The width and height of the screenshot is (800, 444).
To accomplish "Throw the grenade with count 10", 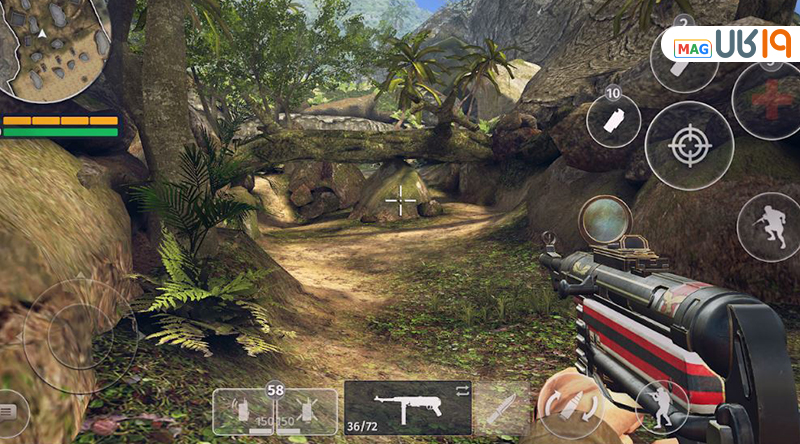I will coord(613,121).
